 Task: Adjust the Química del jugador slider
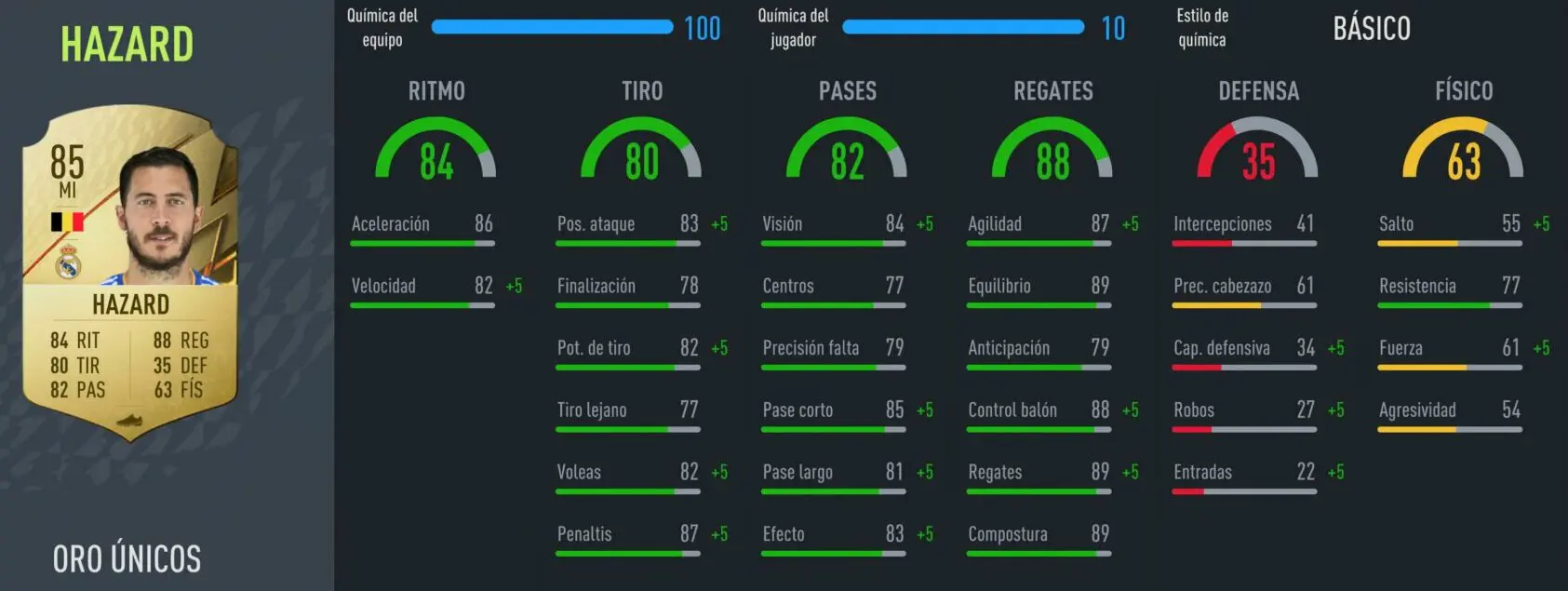point(962,27)
